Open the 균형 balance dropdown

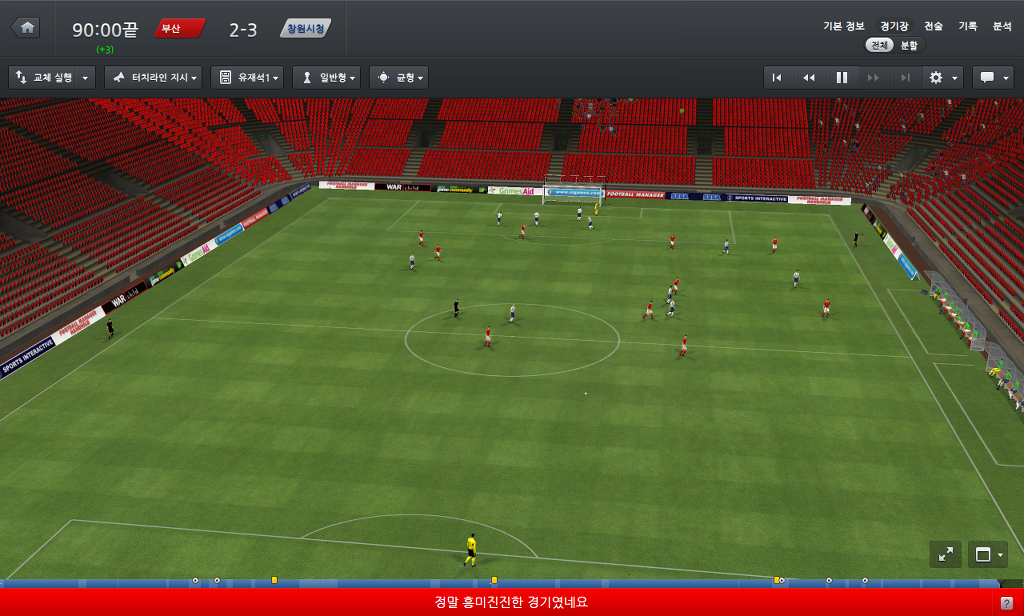tap(399, 77)
